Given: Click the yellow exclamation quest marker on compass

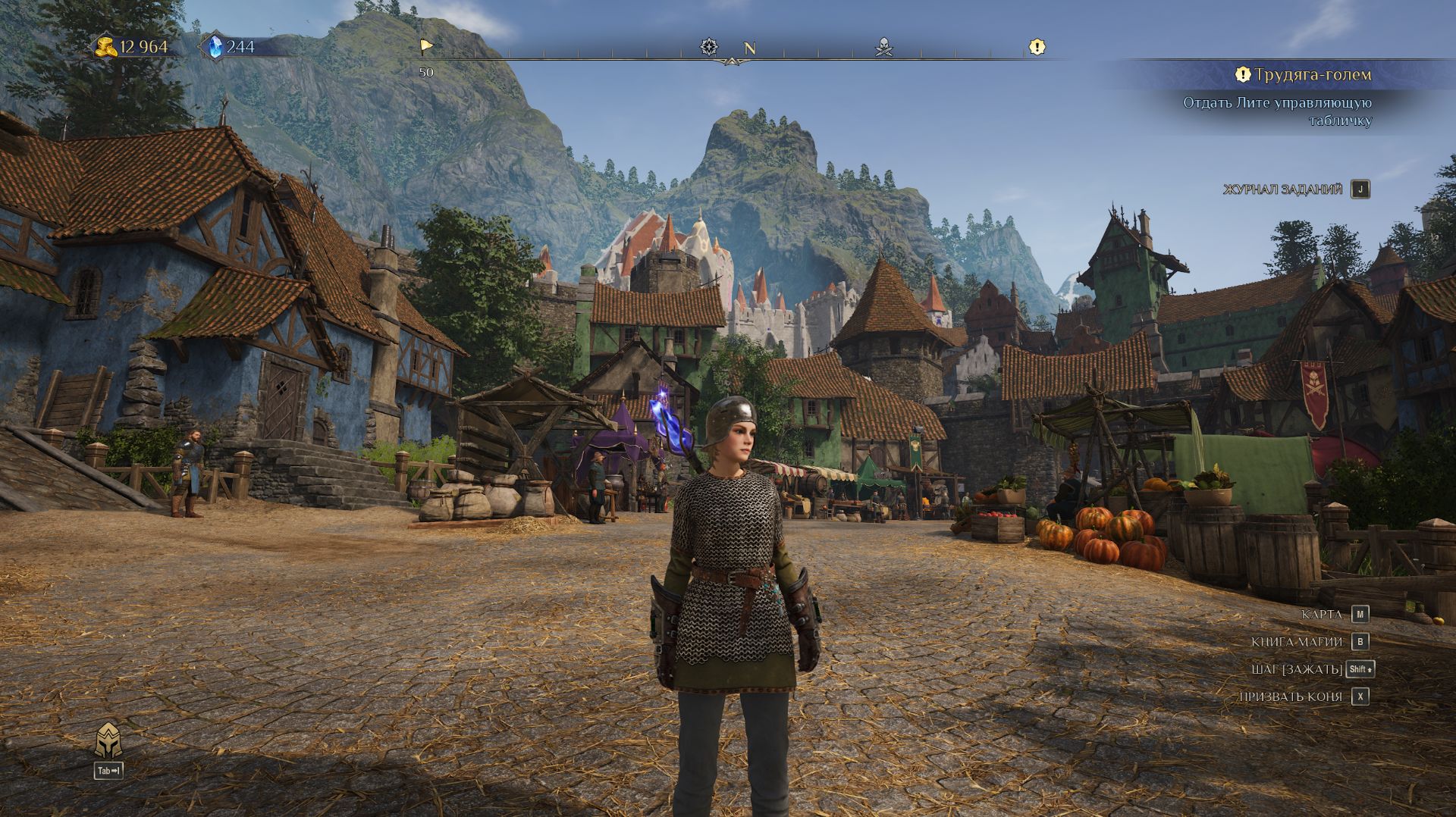Looking at the screenshot, I should (1037, 47).
